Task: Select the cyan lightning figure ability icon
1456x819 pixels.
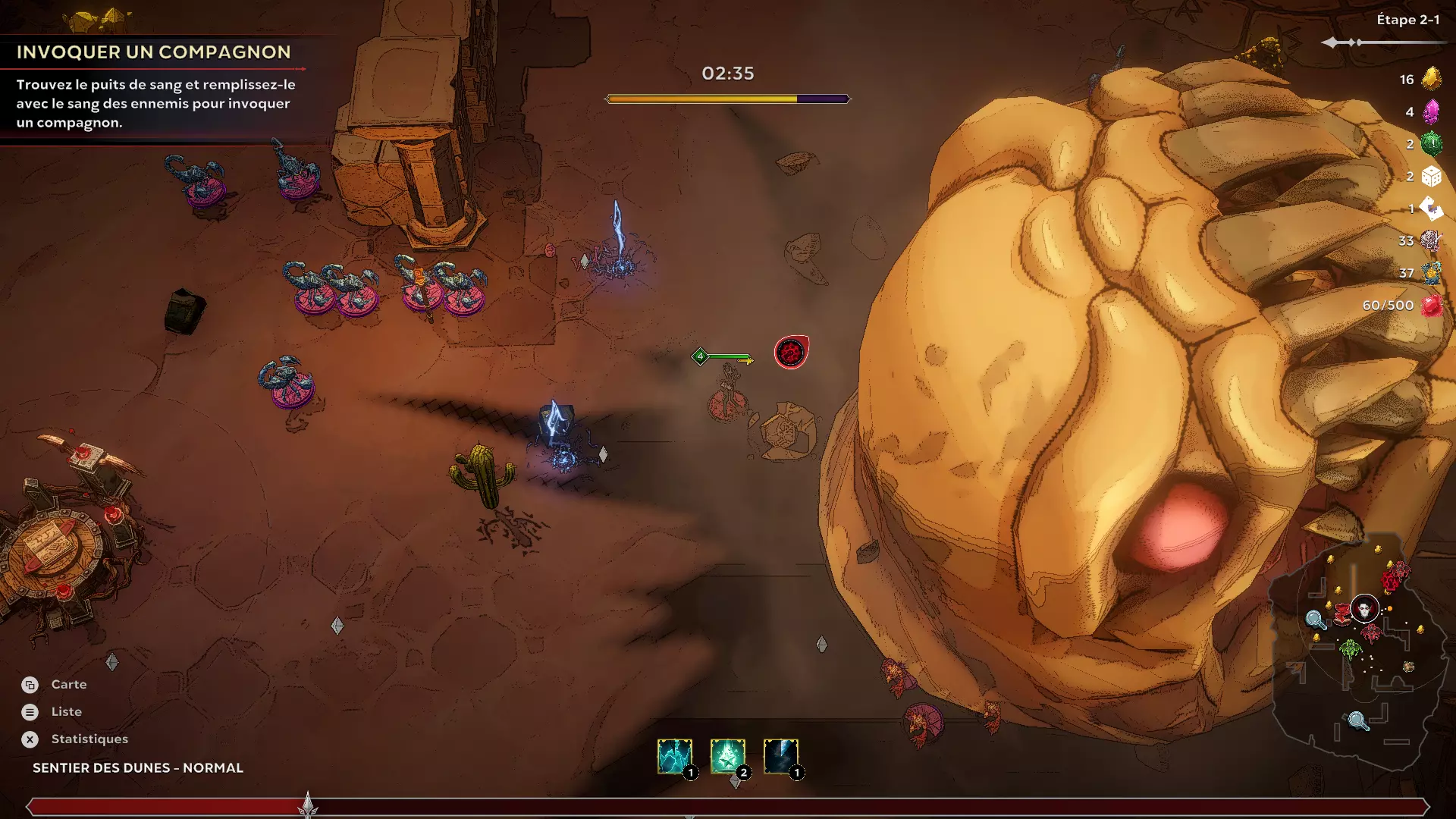Action: point(674,757)
